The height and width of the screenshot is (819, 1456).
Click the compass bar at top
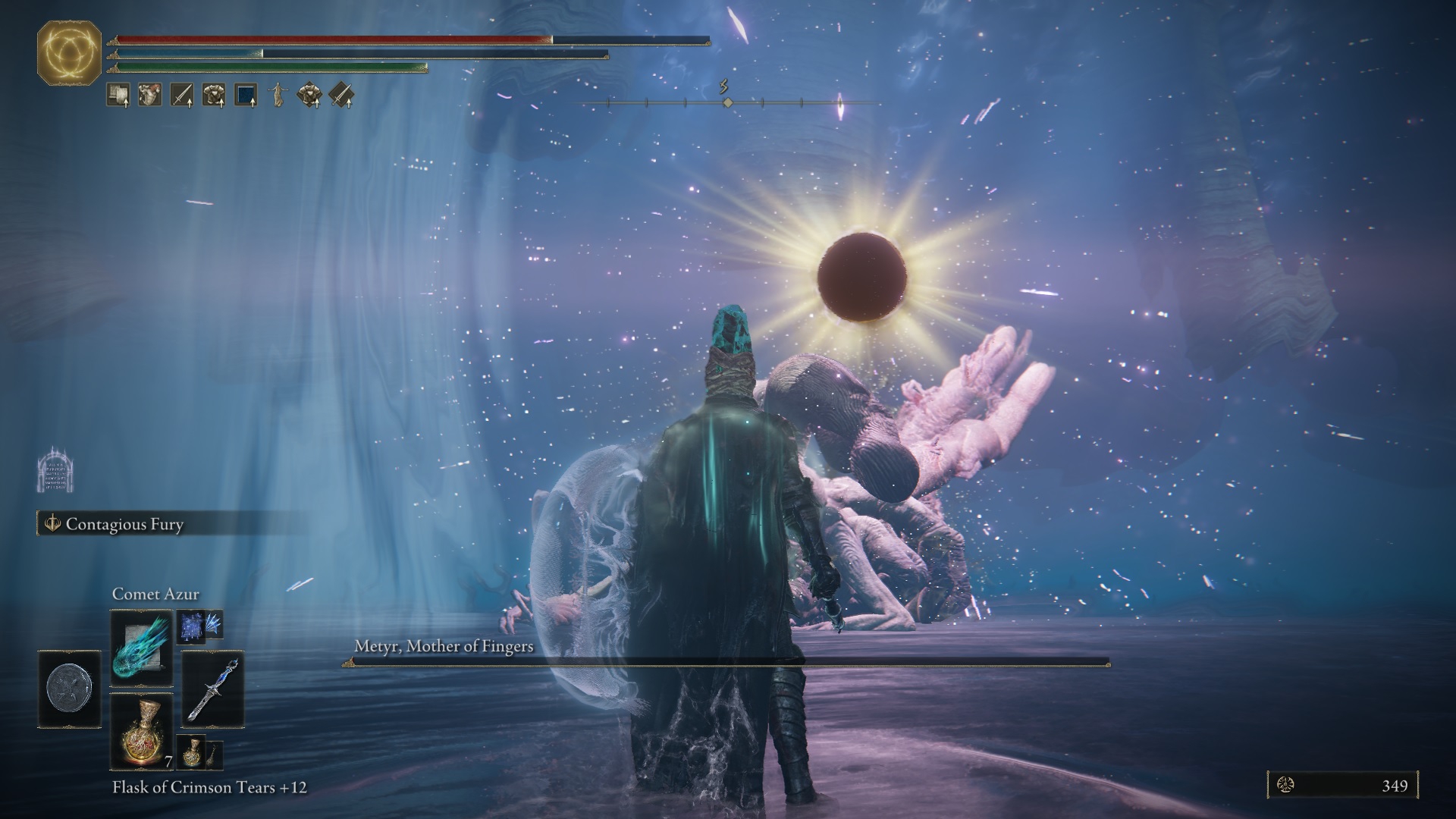pyautogui.click(x=726, y=102)
